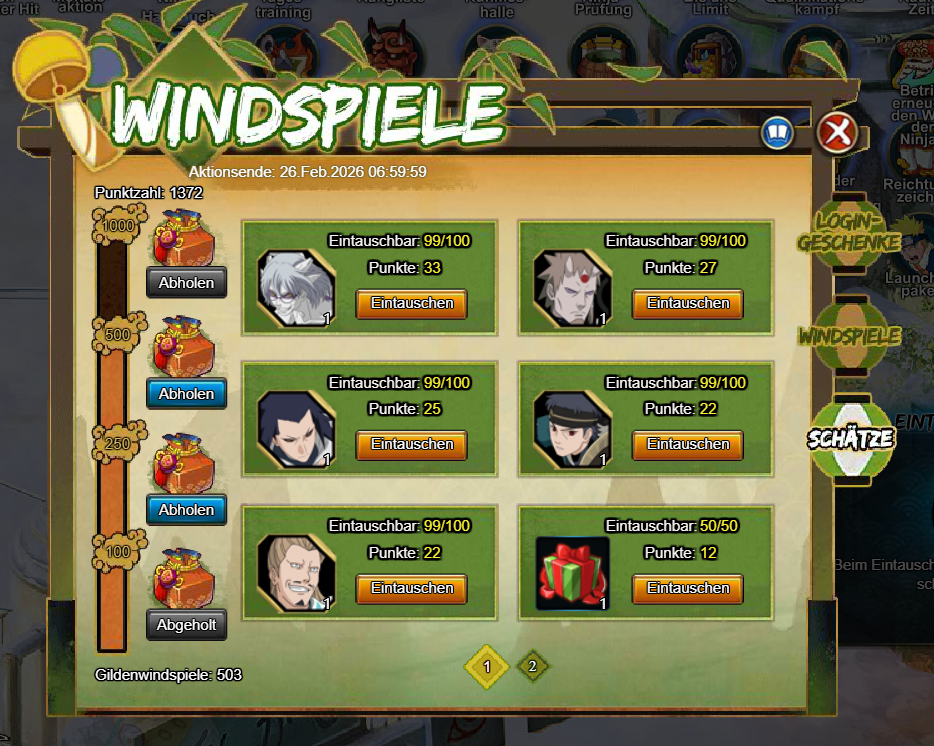
Task: Click the Abgeholt button for 100 points
Action: (x=186, y=625)
